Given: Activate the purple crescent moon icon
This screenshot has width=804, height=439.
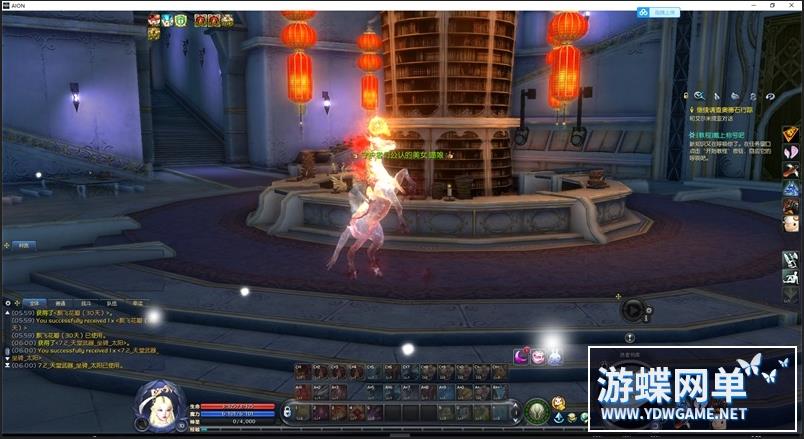Looking at the screenshot, I should (521, 356).
